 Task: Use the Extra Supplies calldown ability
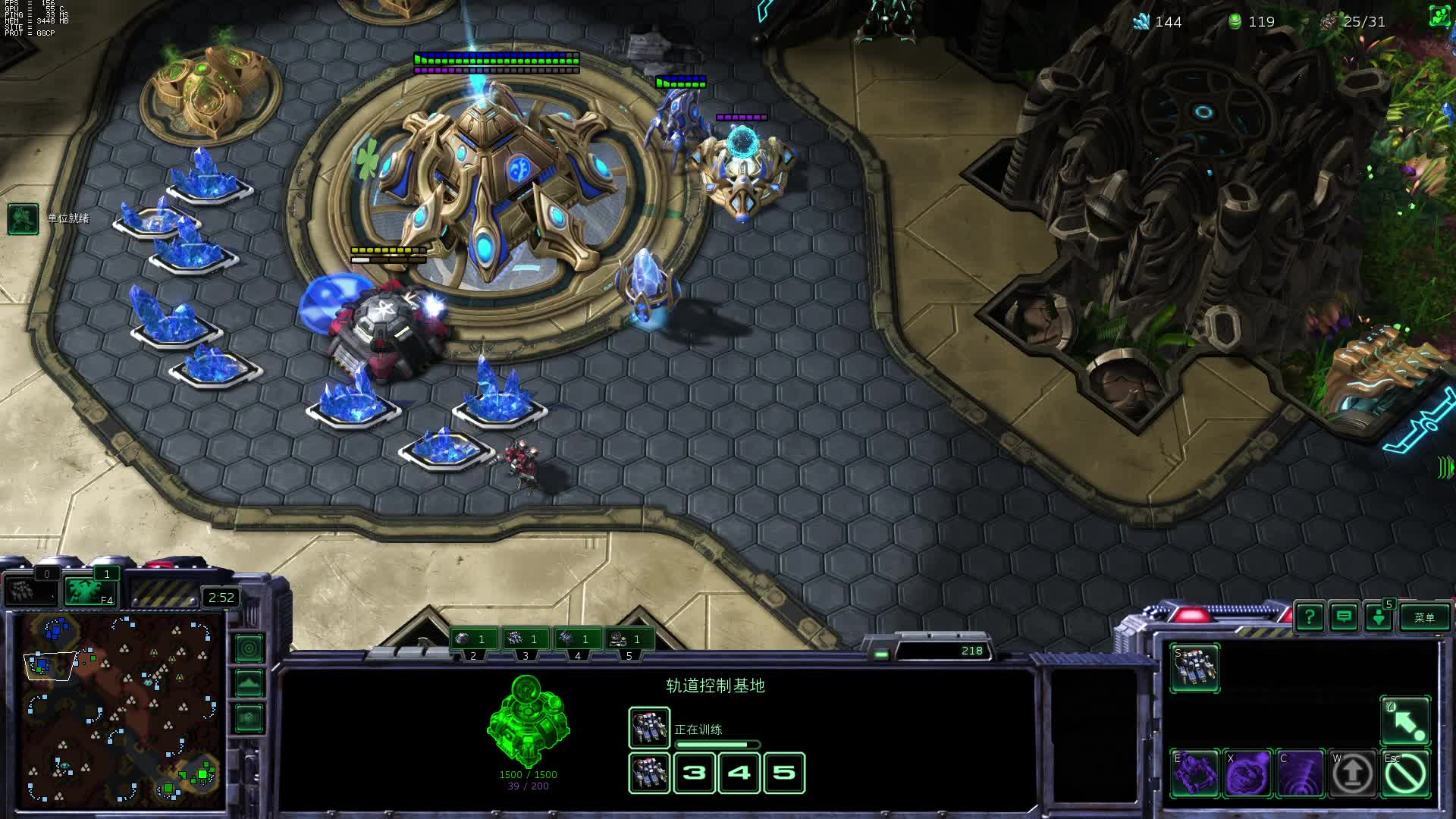[x=1248, y=774]
